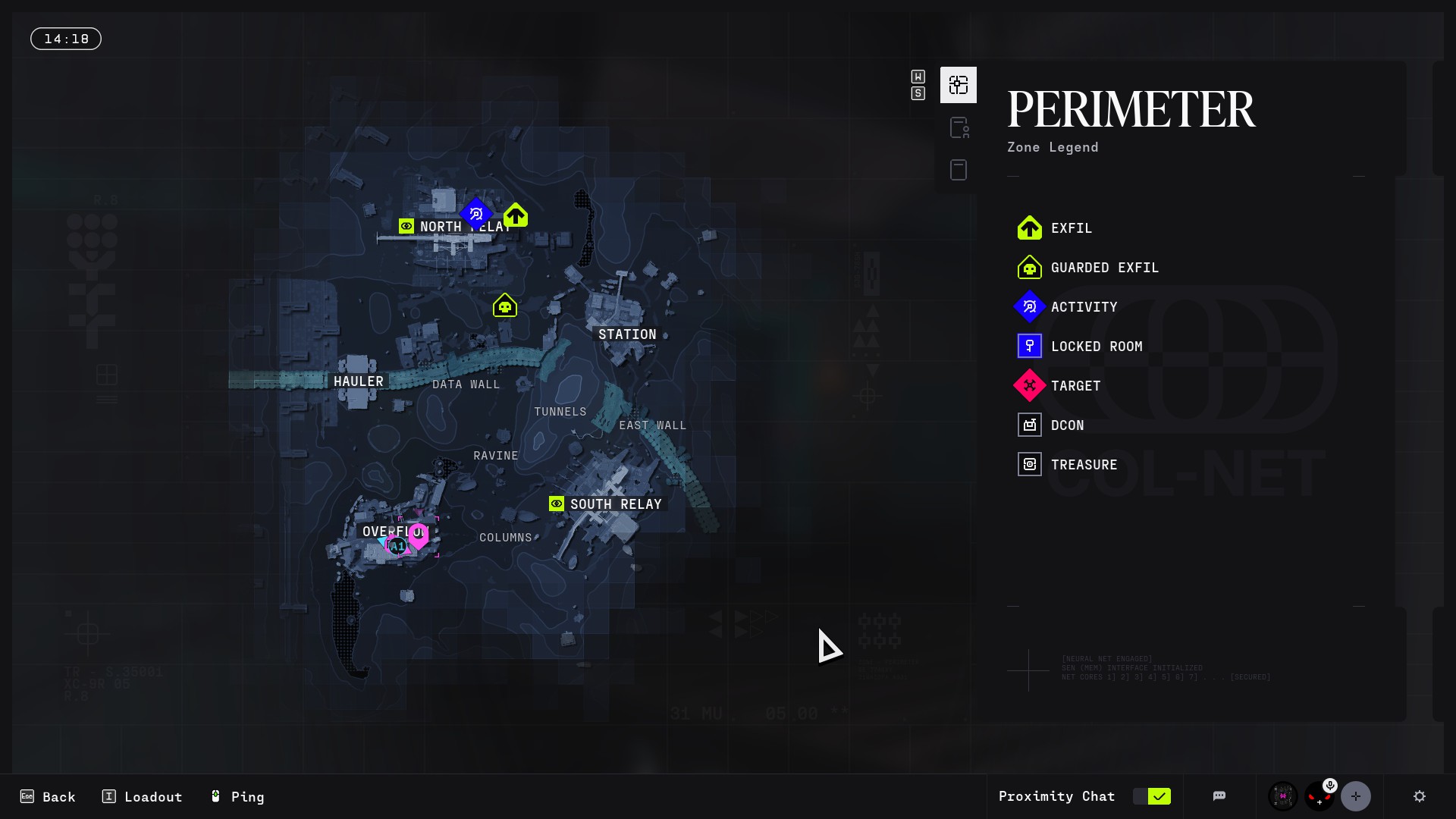The image size is (1456, 819).
Task: Select the Ping option in the bottom bar
Action: (237, 797)
